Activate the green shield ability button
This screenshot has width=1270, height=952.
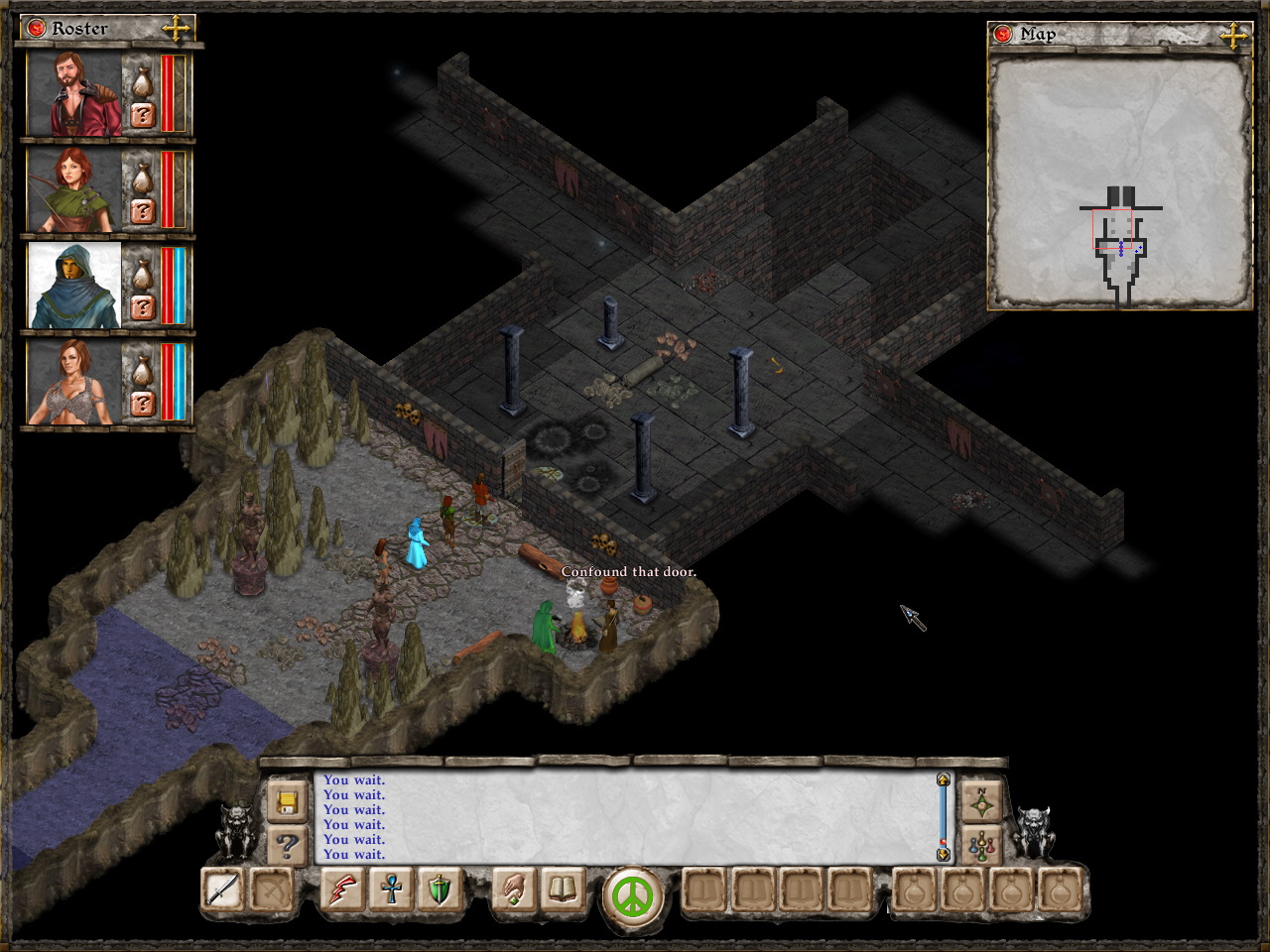pos(438,890)
